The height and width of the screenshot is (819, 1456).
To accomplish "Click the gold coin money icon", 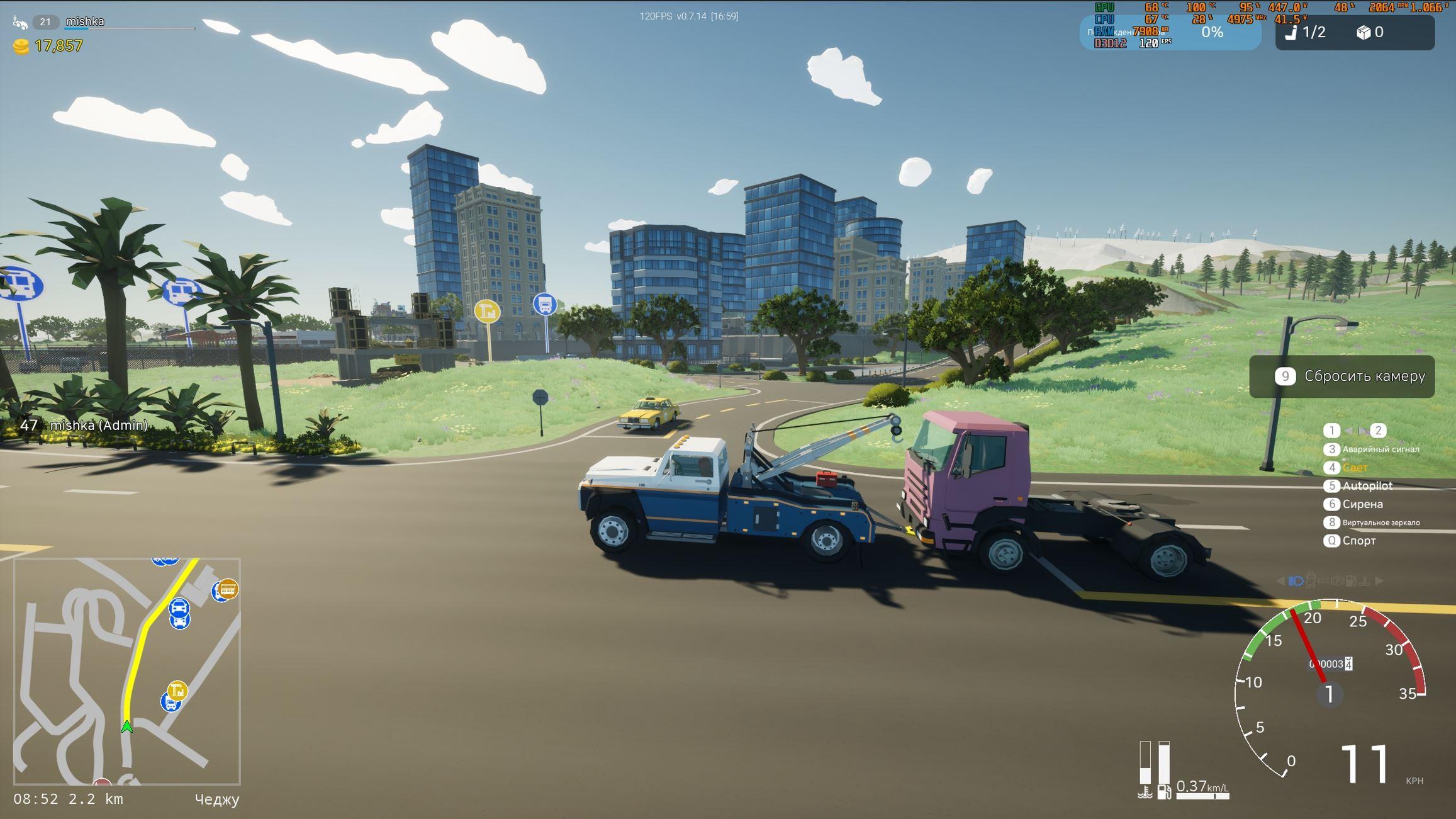I will [x=21, y=47].
